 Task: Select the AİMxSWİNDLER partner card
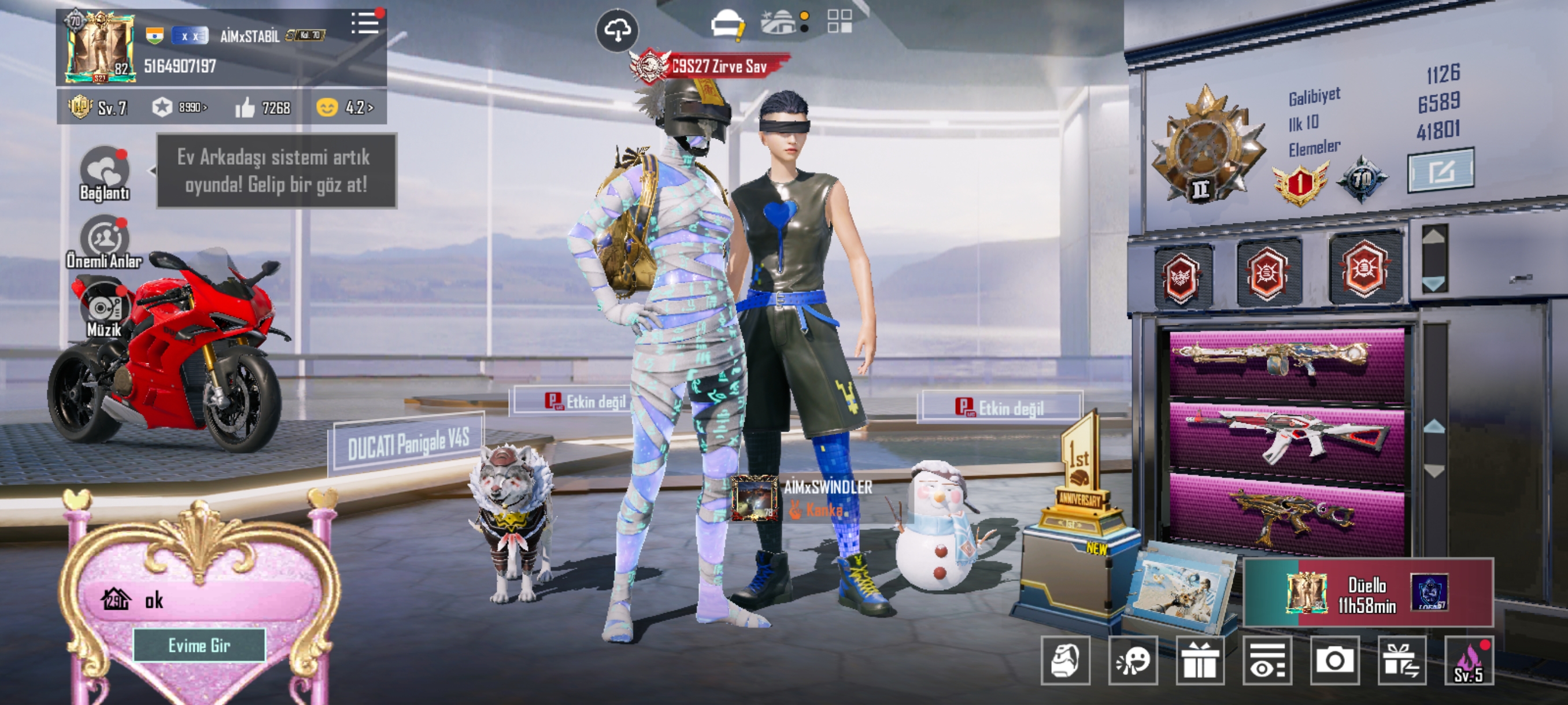point(803,498)
